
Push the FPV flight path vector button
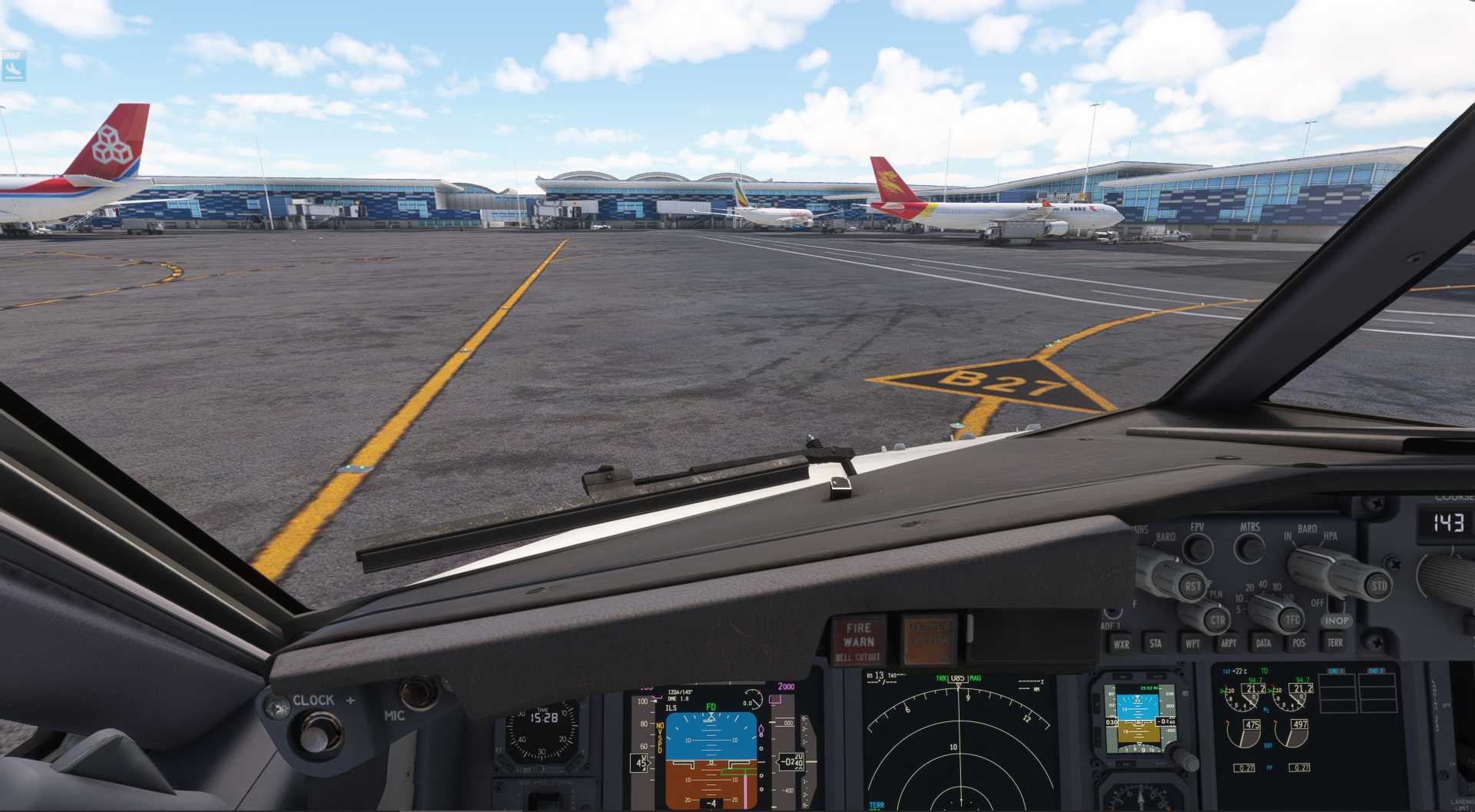click(1198, 548)
